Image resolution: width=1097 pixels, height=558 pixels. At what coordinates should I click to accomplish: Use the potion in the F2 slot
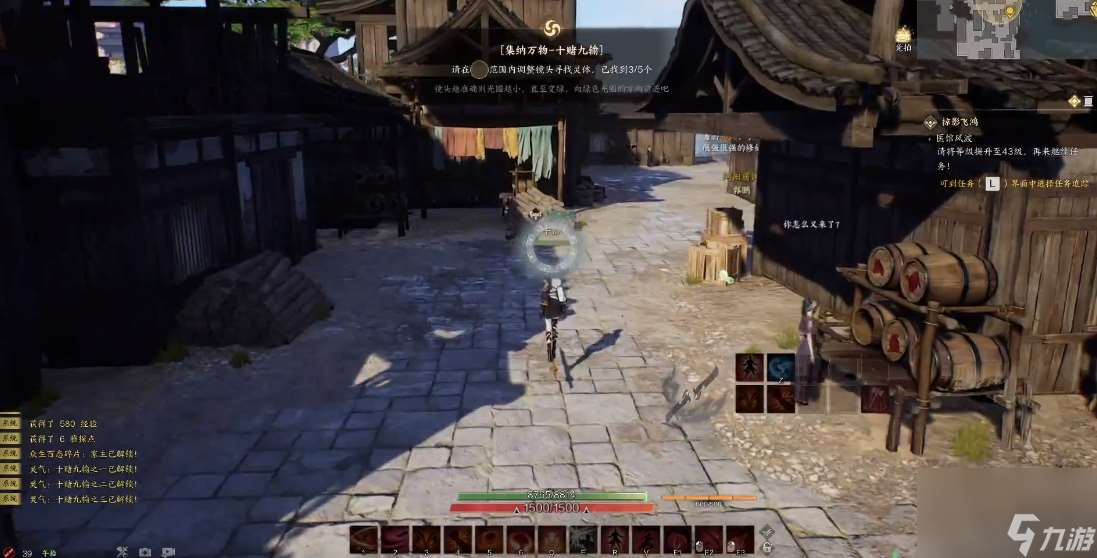[709, 540]
